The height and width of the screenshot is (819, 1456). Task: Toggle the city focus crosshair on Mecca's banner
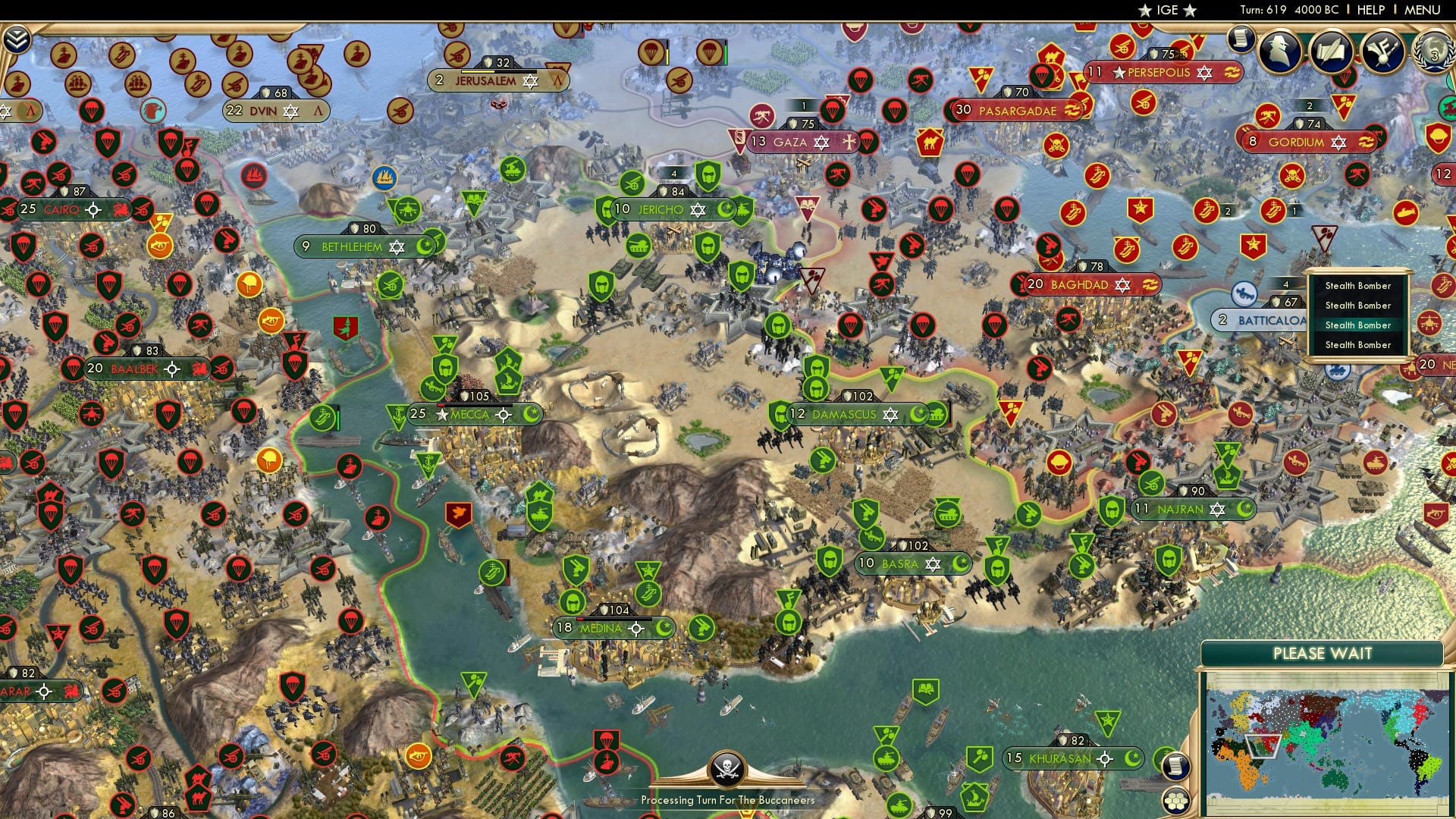click(502, 415)
